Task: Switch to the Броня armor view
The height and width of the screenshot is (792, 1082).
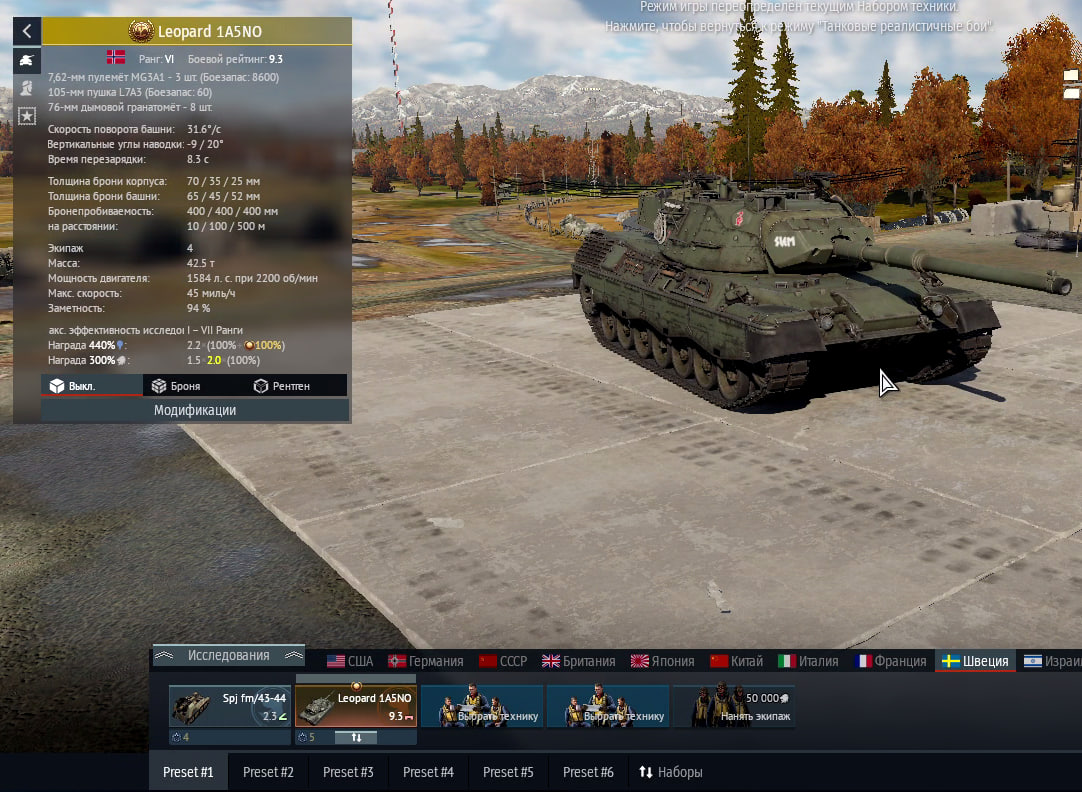Action: point(175,386)
